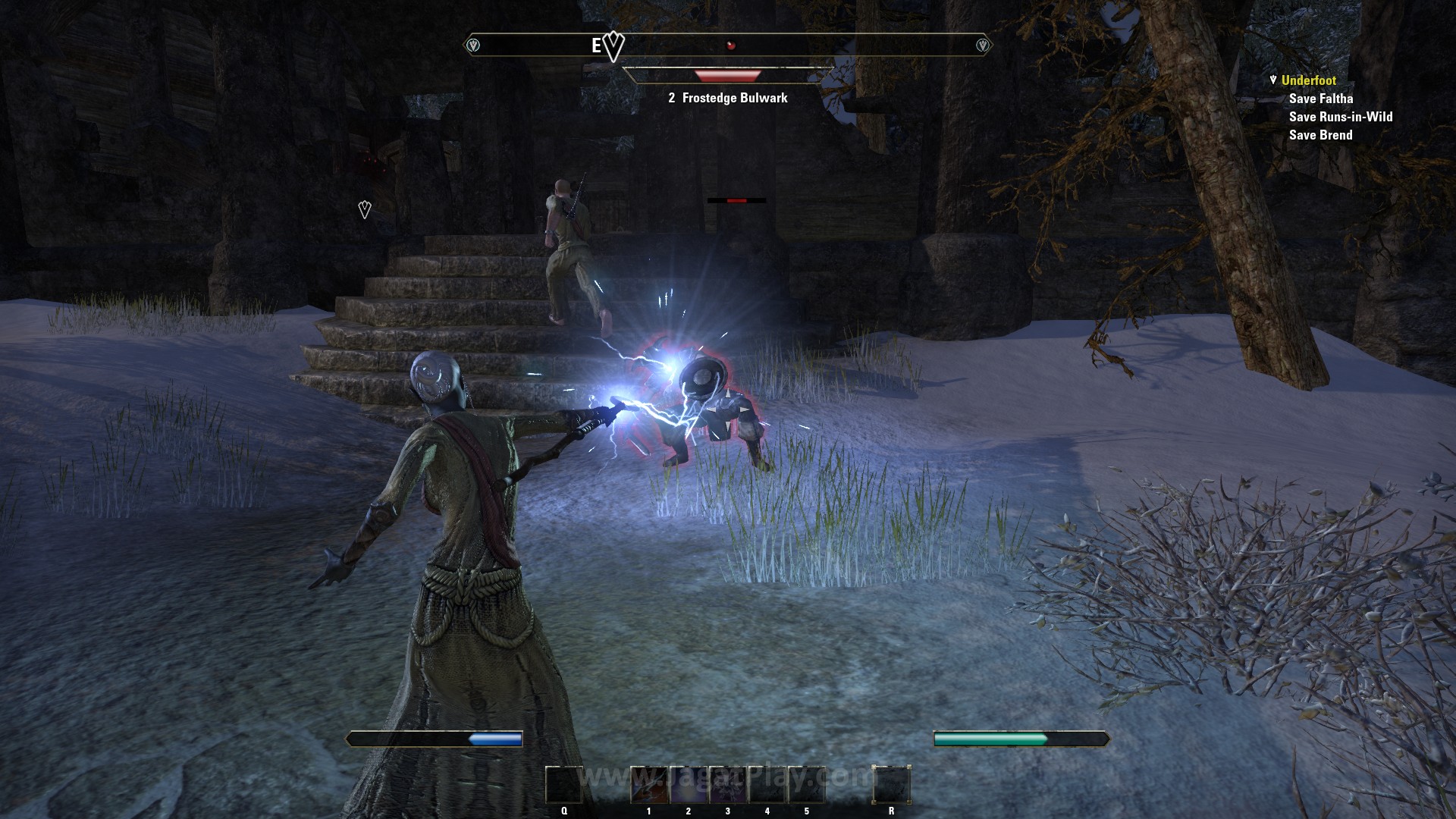1456x819 pixels.
Task: Select the Underfoot quest title in tracker
Action: (x=1308, y=80)
